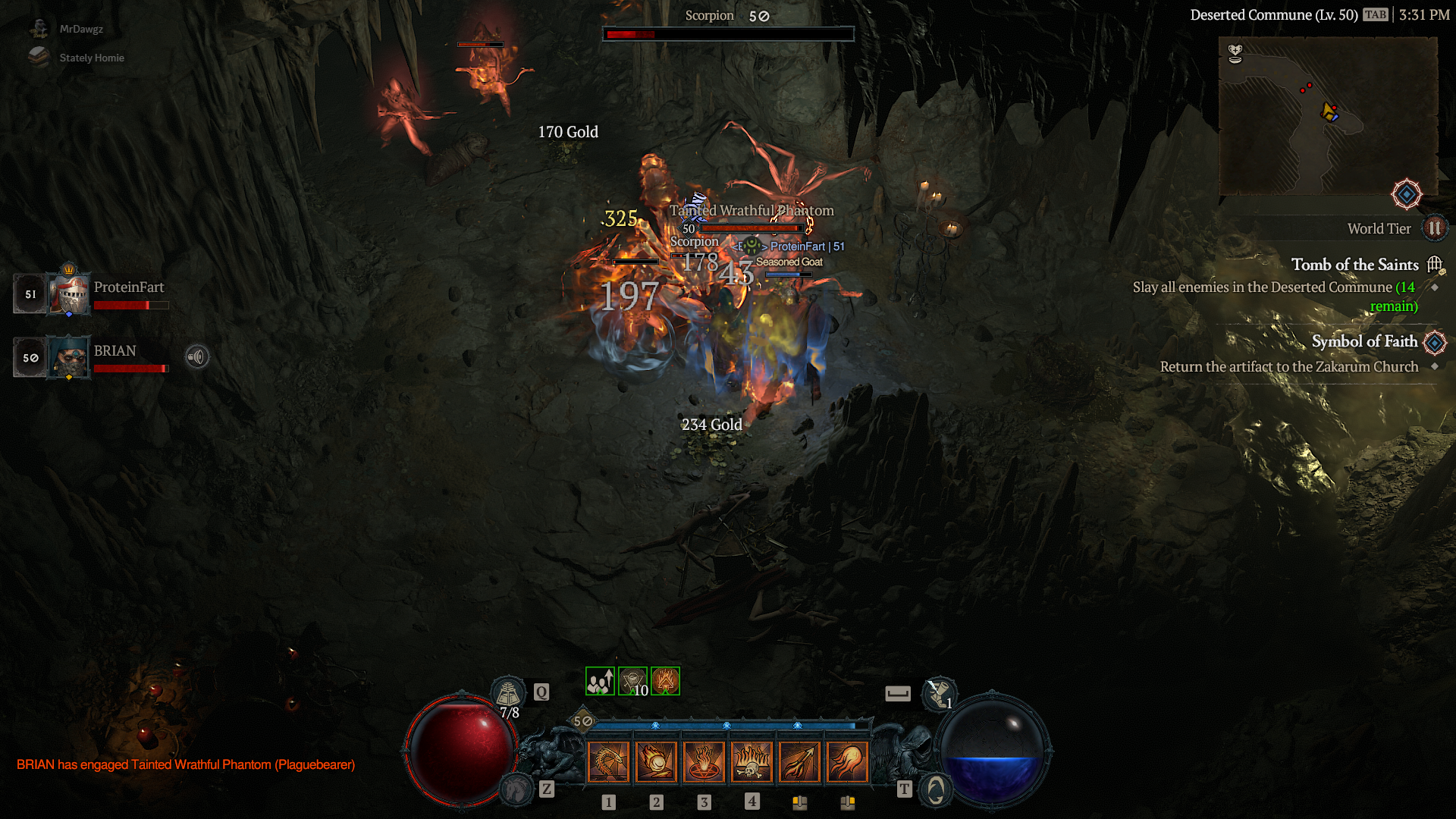Screen dimensions: 1456x819
Task: Cast the fireball skill in slot two
Action: 656,761
